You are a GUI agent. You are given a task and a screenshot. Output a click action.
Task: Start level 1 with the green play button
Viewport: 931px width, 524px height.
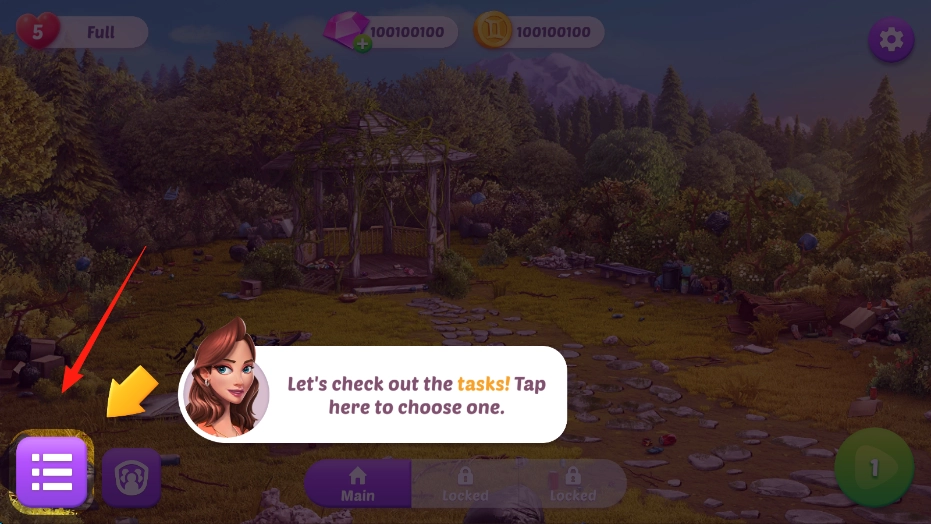coord(873,467)
